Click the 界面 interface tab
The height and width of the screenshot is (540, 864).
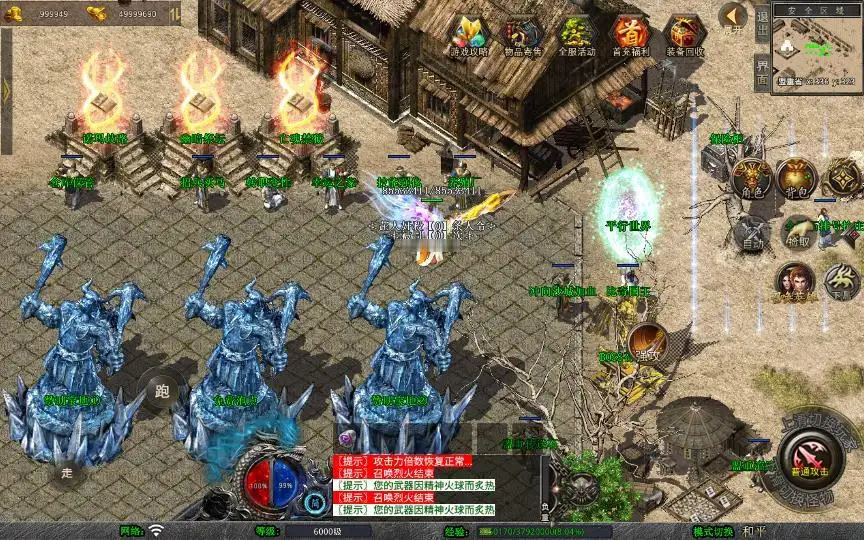pos(762,72)
